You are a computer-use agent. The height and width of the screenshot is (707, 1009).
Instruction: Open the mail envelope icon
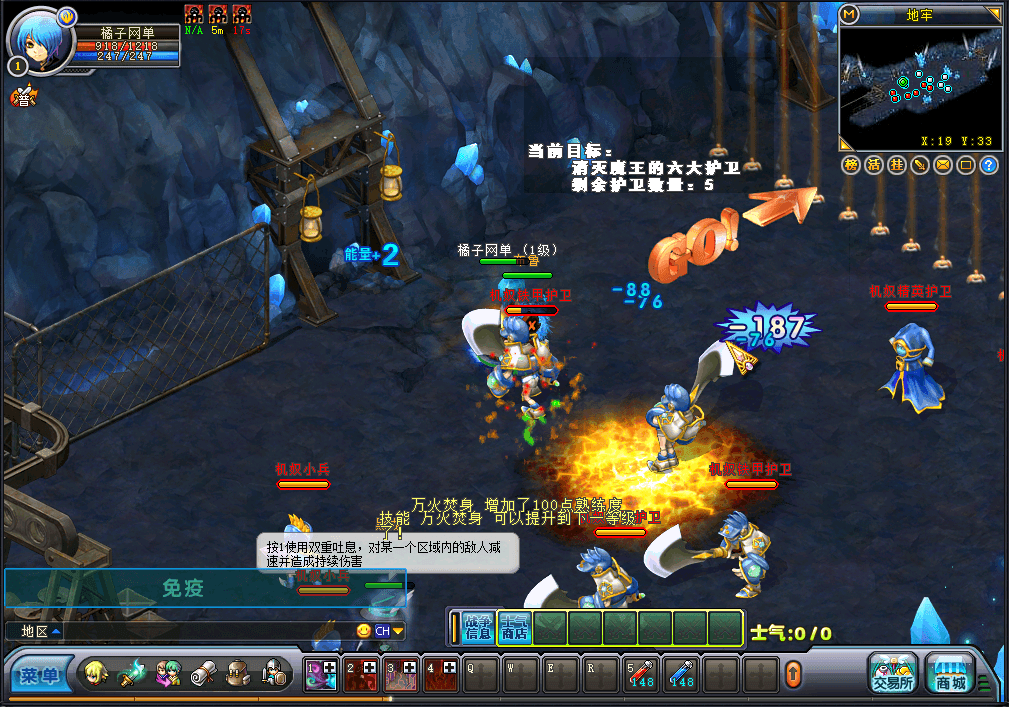(x=942, y=165)
